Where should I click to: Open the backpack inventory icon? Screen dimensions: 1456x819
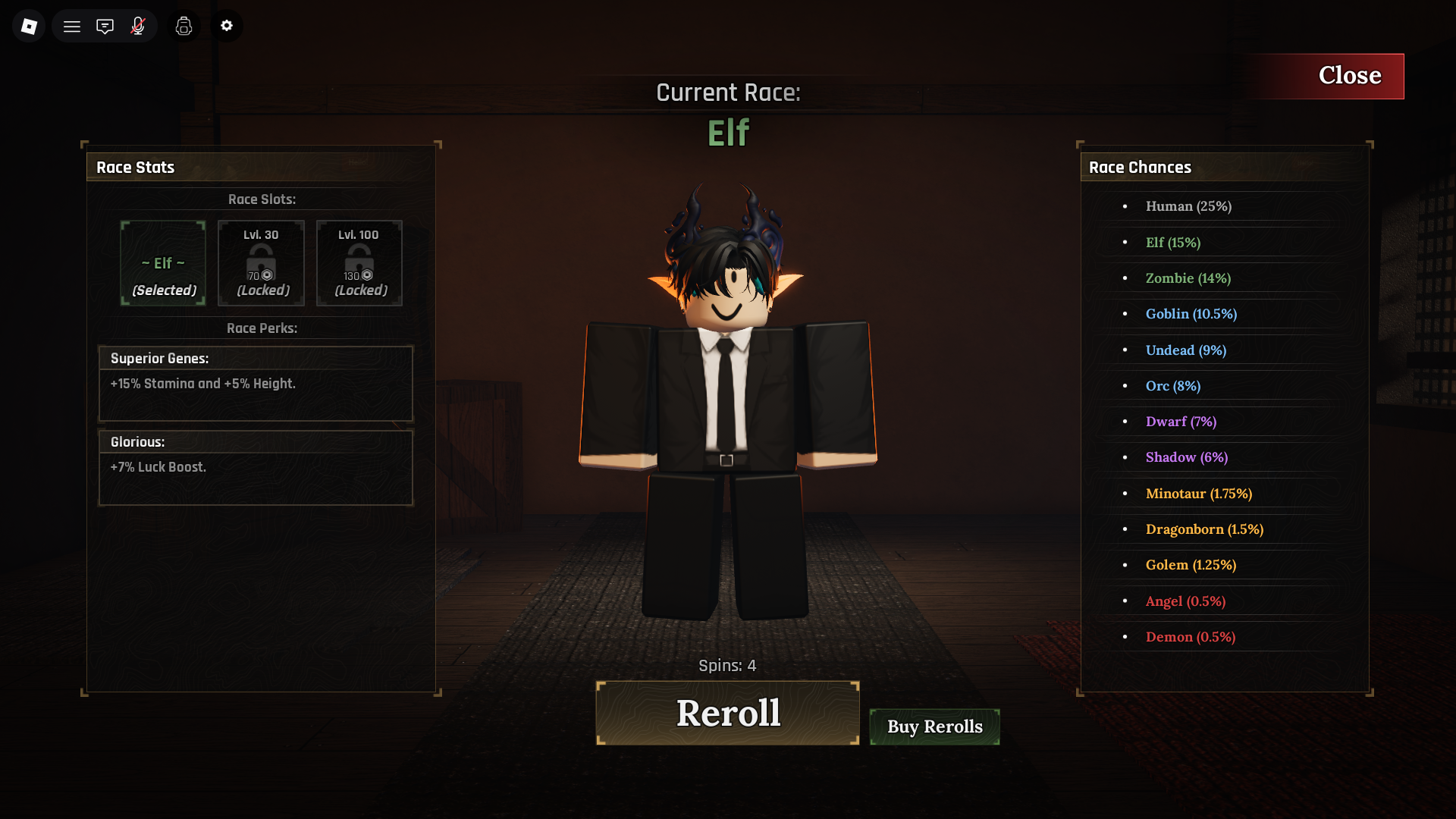point(184,25)
